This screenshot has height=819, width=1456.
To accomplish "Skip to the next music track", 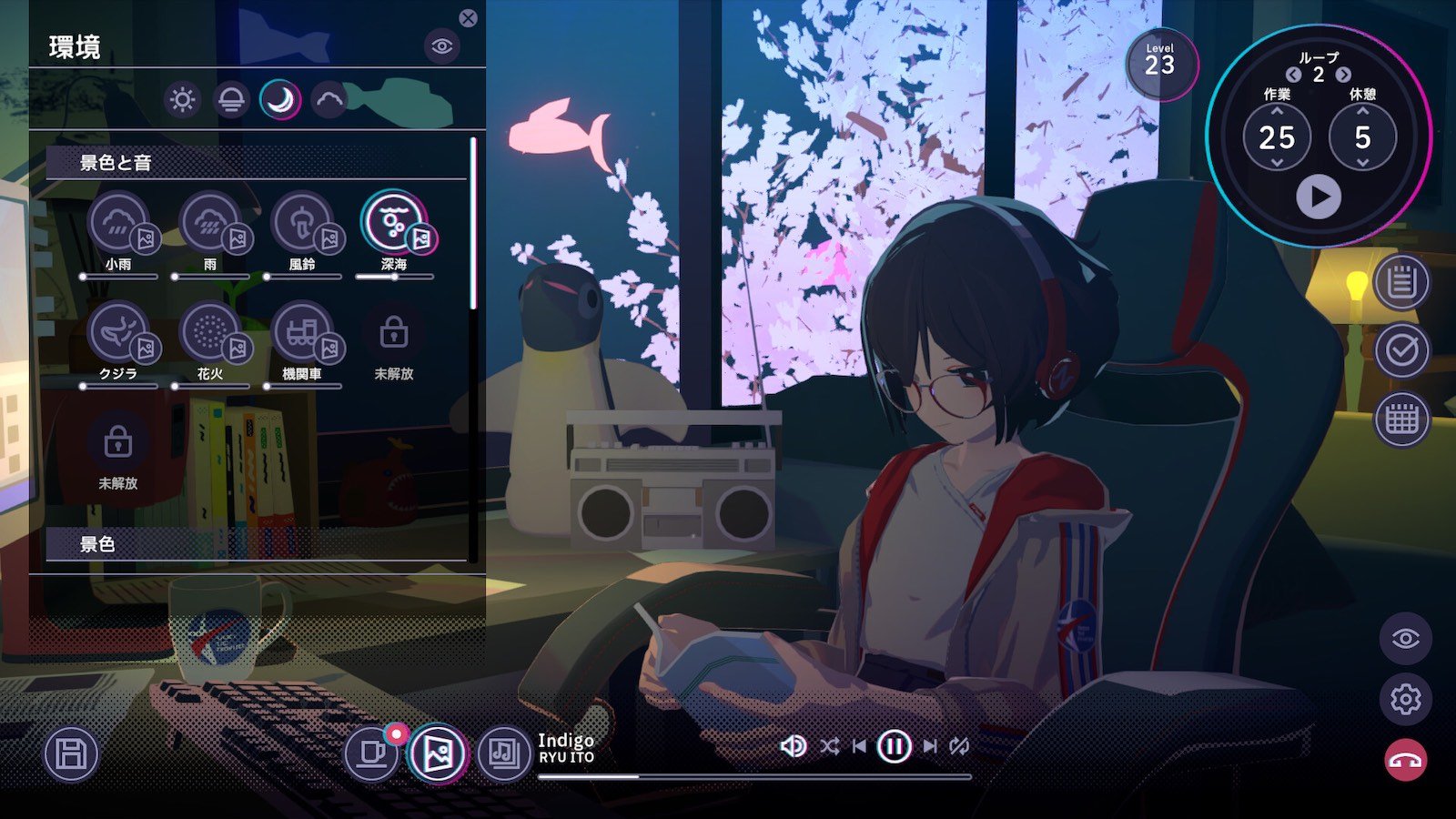I will 930,747.
